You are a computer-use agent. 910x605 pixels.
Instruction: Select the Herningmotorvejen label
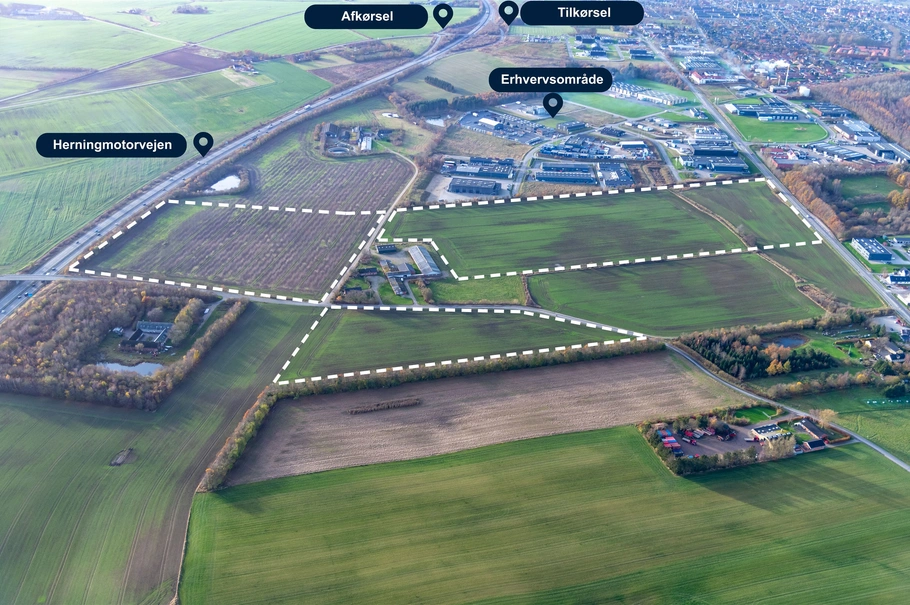111,145
